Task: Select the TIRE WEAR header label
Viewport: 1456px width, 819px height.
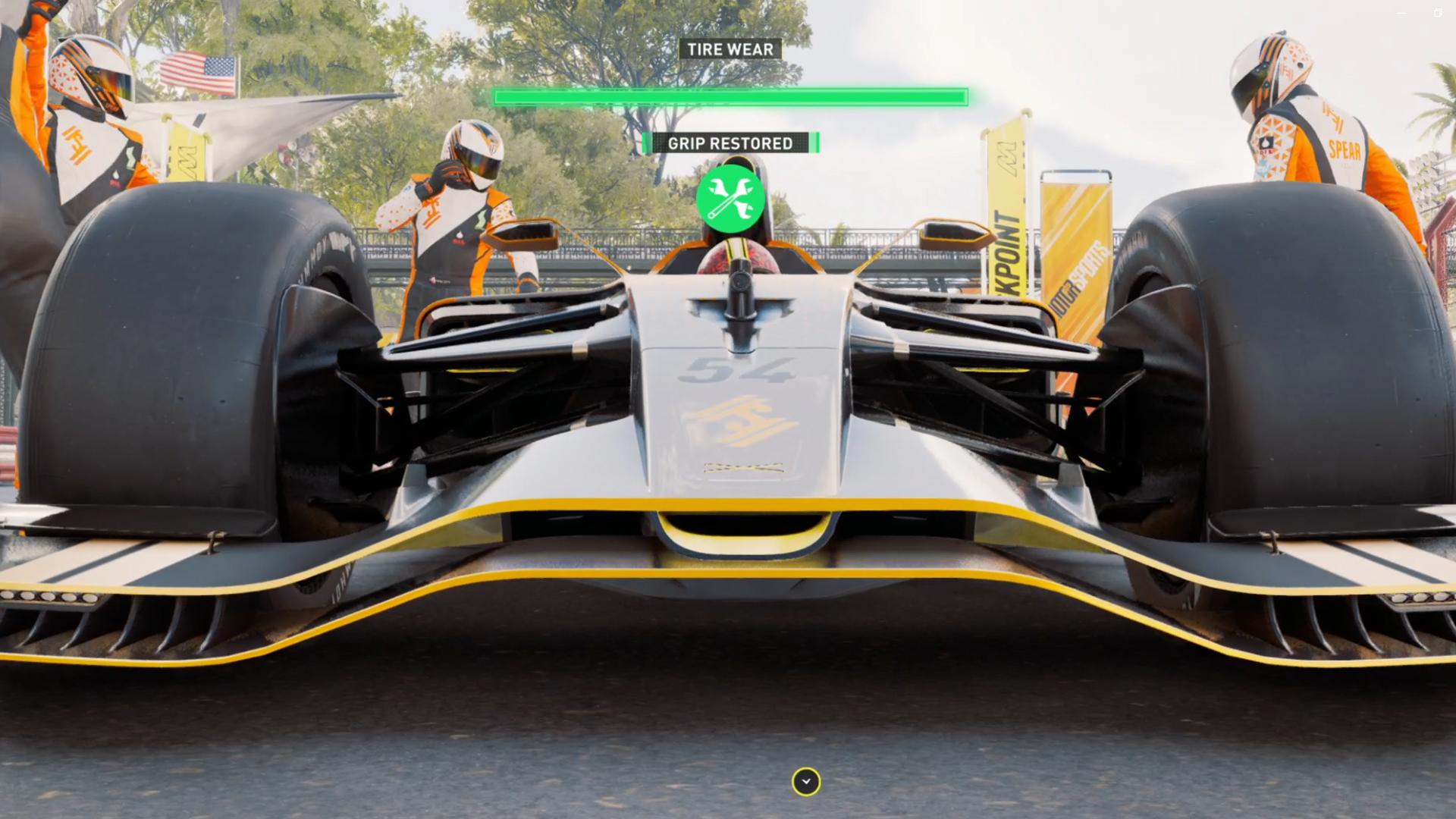Action: [730, 49]
